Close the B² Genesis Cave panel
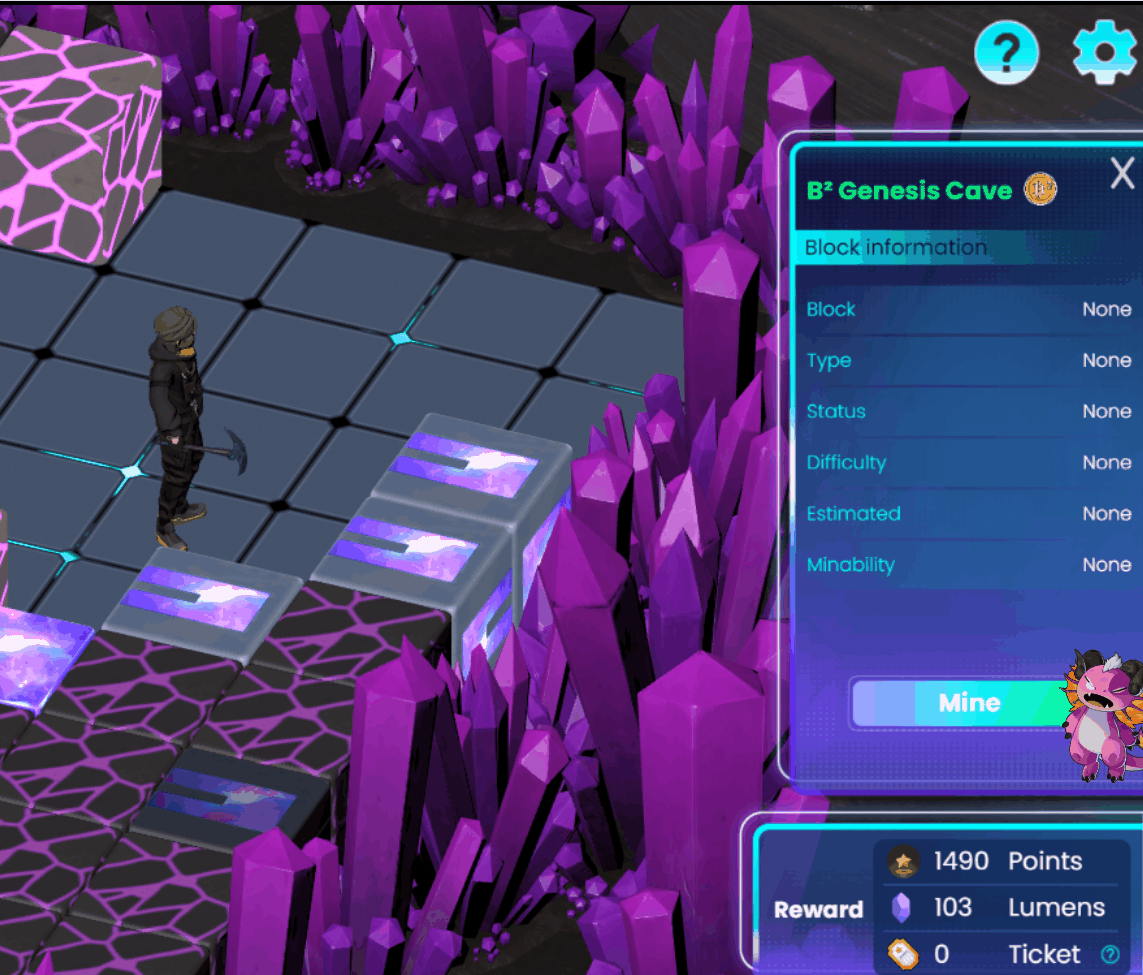Viewport: 1143px width, 975px height. coord(1123,174)
